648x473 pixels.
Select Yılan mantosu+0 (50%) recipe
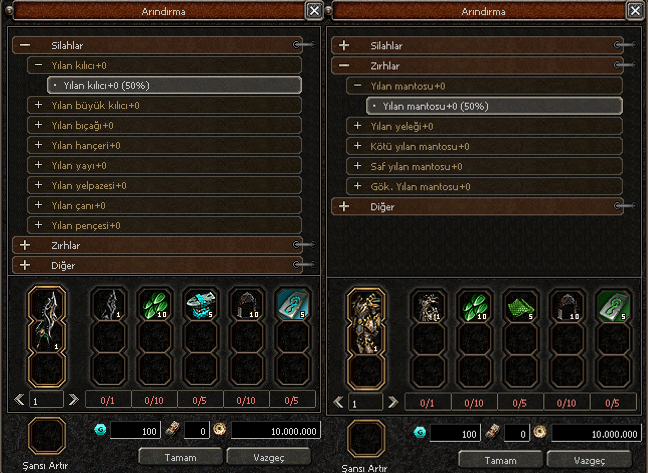pyautogui.click(x=496, y=106)
